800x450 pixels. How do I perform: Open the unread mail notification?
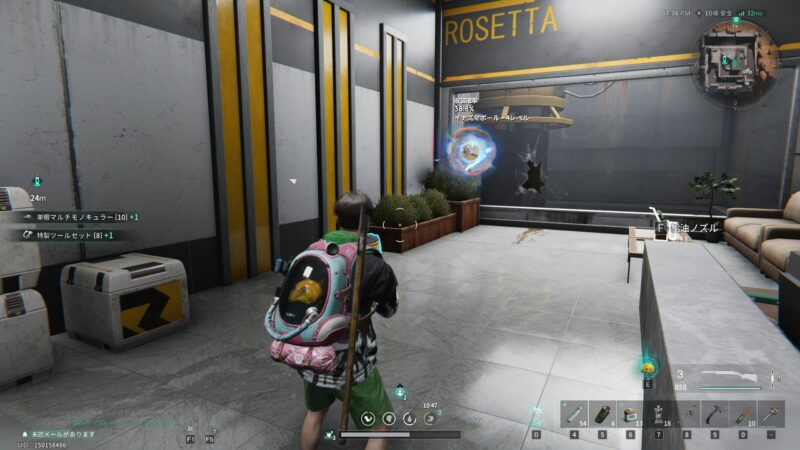point(62,434)
